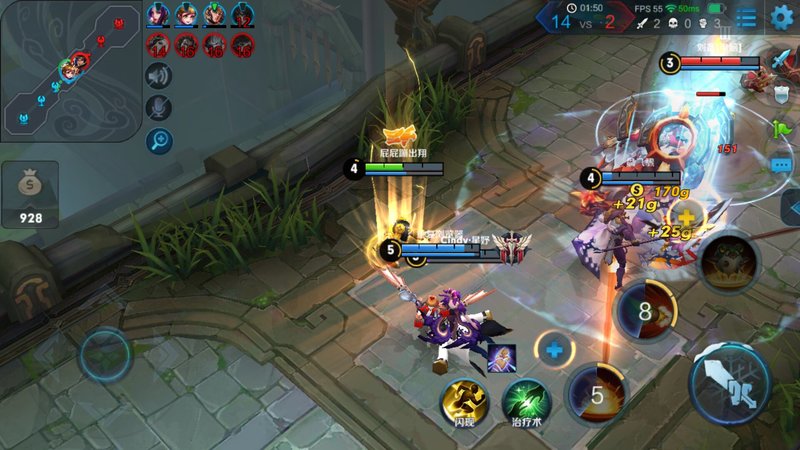Screen dimensions: 800x450
Task: Toggle the microphone icon
Action: pyautogui.click(x=159, y=107)
